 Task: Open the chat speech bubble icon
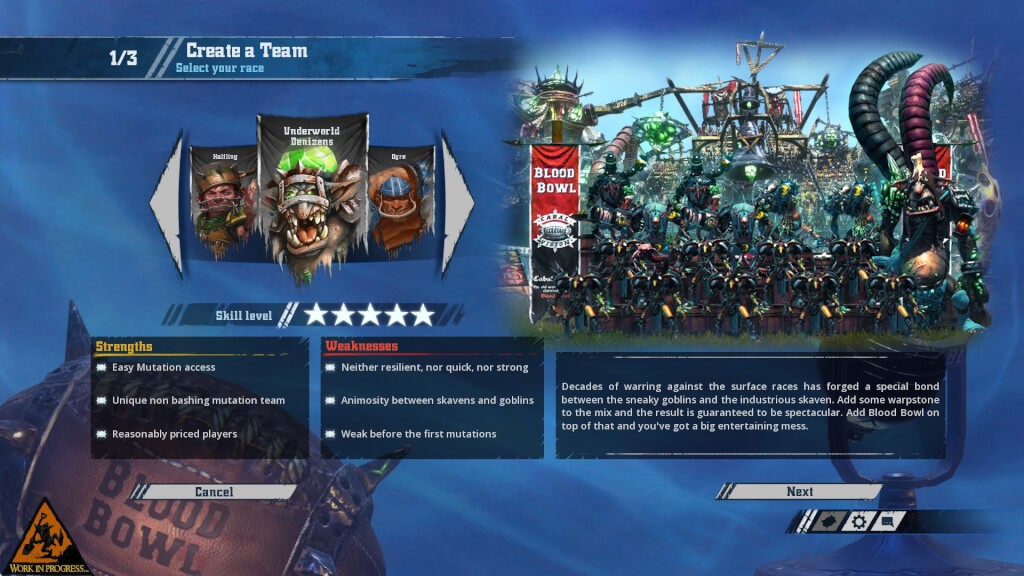tap(889, 521)
